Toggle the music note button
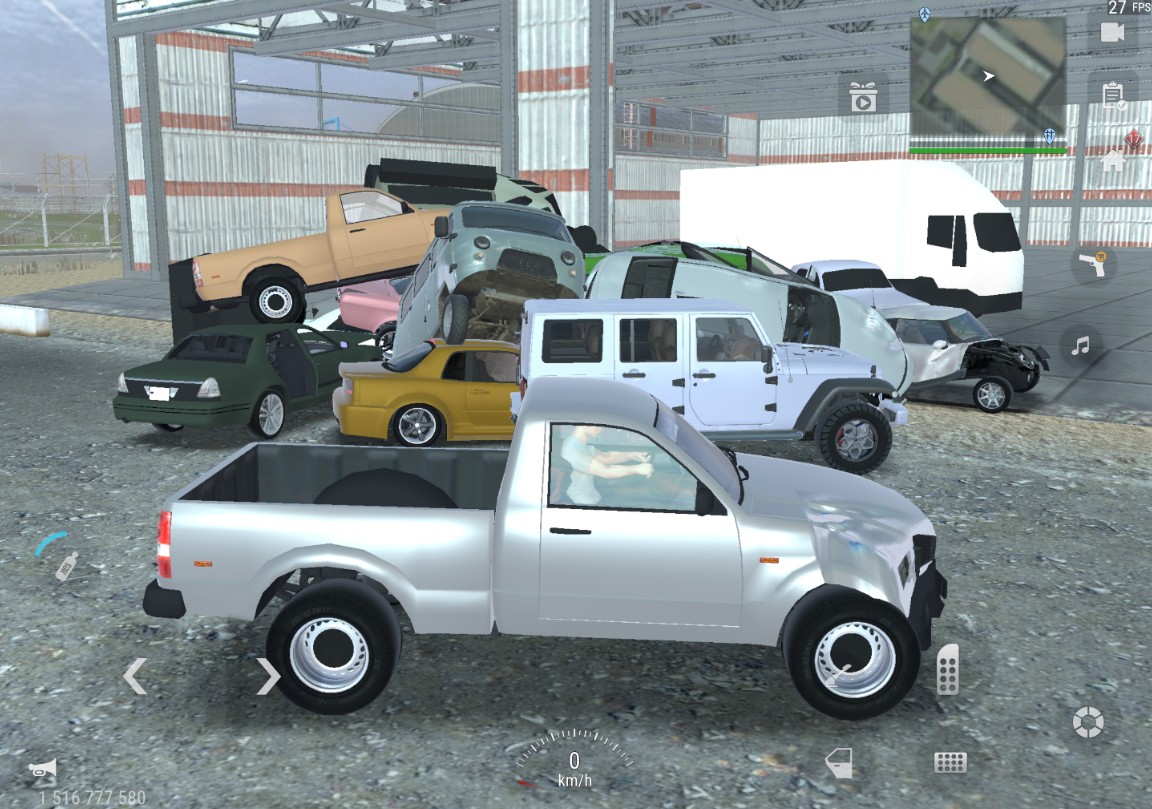This screenshot has width=1152, height=809. tap(1080, 346)
